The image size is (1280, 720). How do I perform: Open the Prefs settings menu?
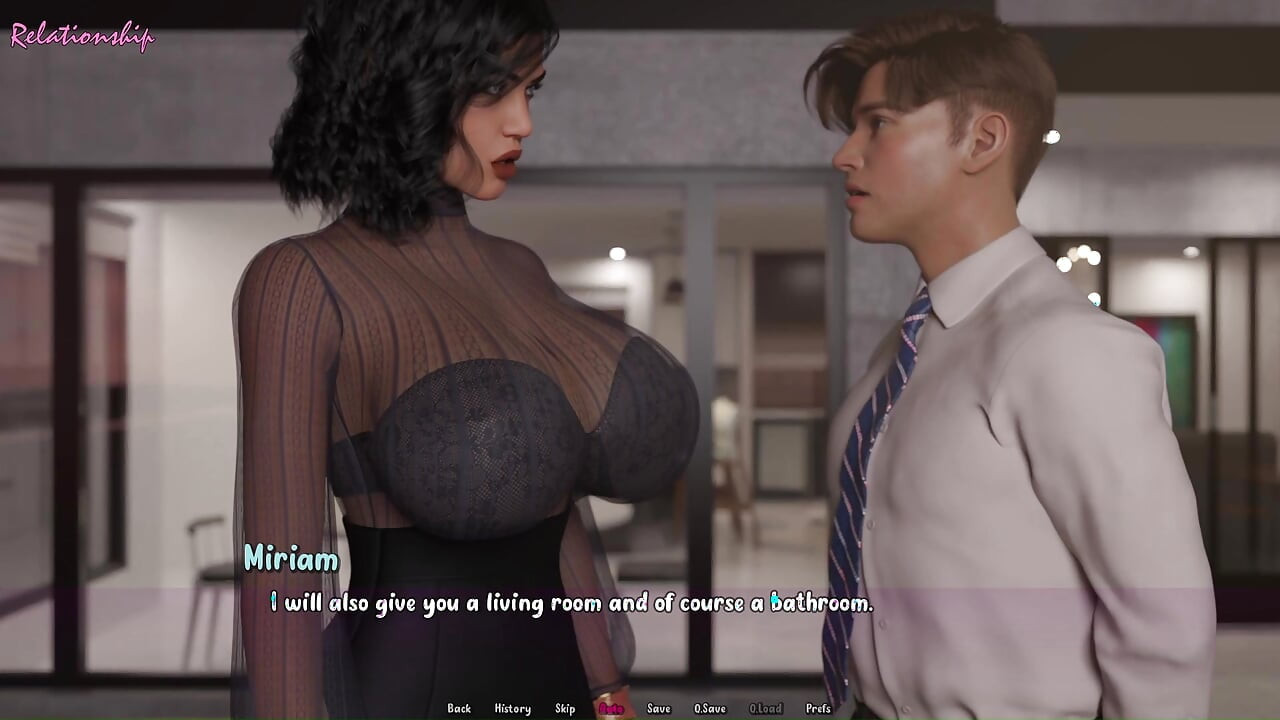click(818, 708)
